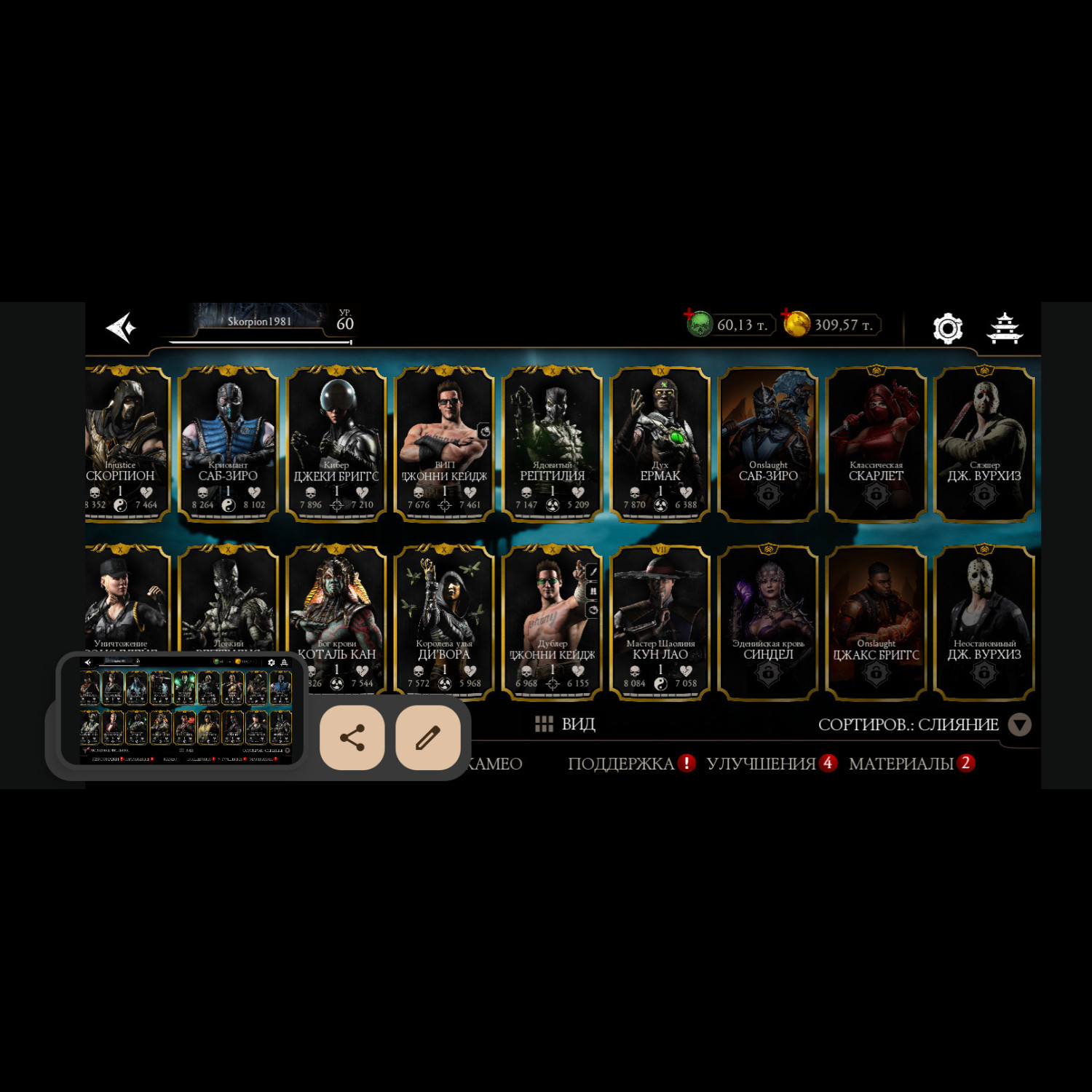Open settings with the gear icon
The image size is (1092, 1092).
(947, 328)
